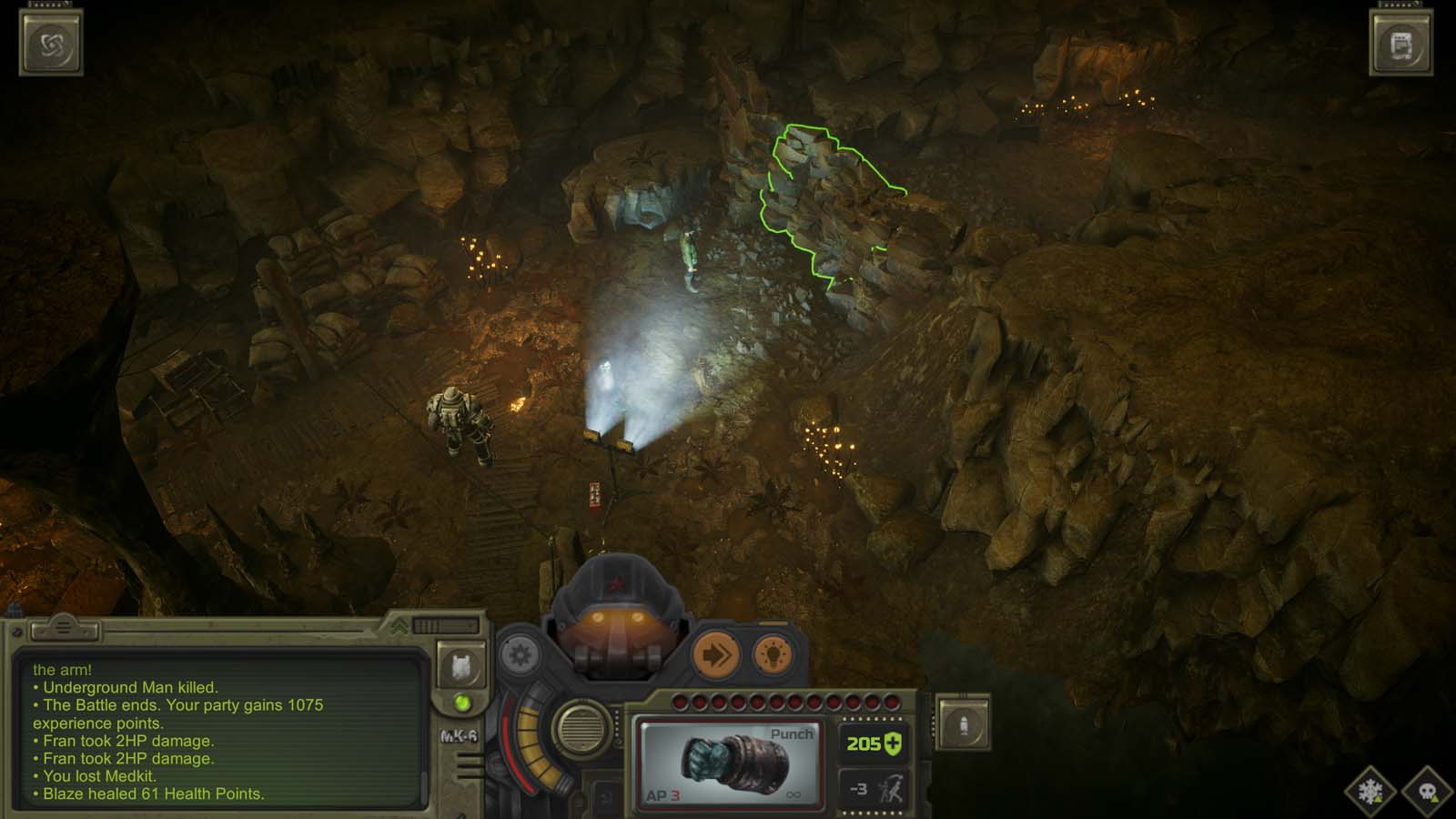Click the green LED indicator near MK-6

(x=461, y=703)
